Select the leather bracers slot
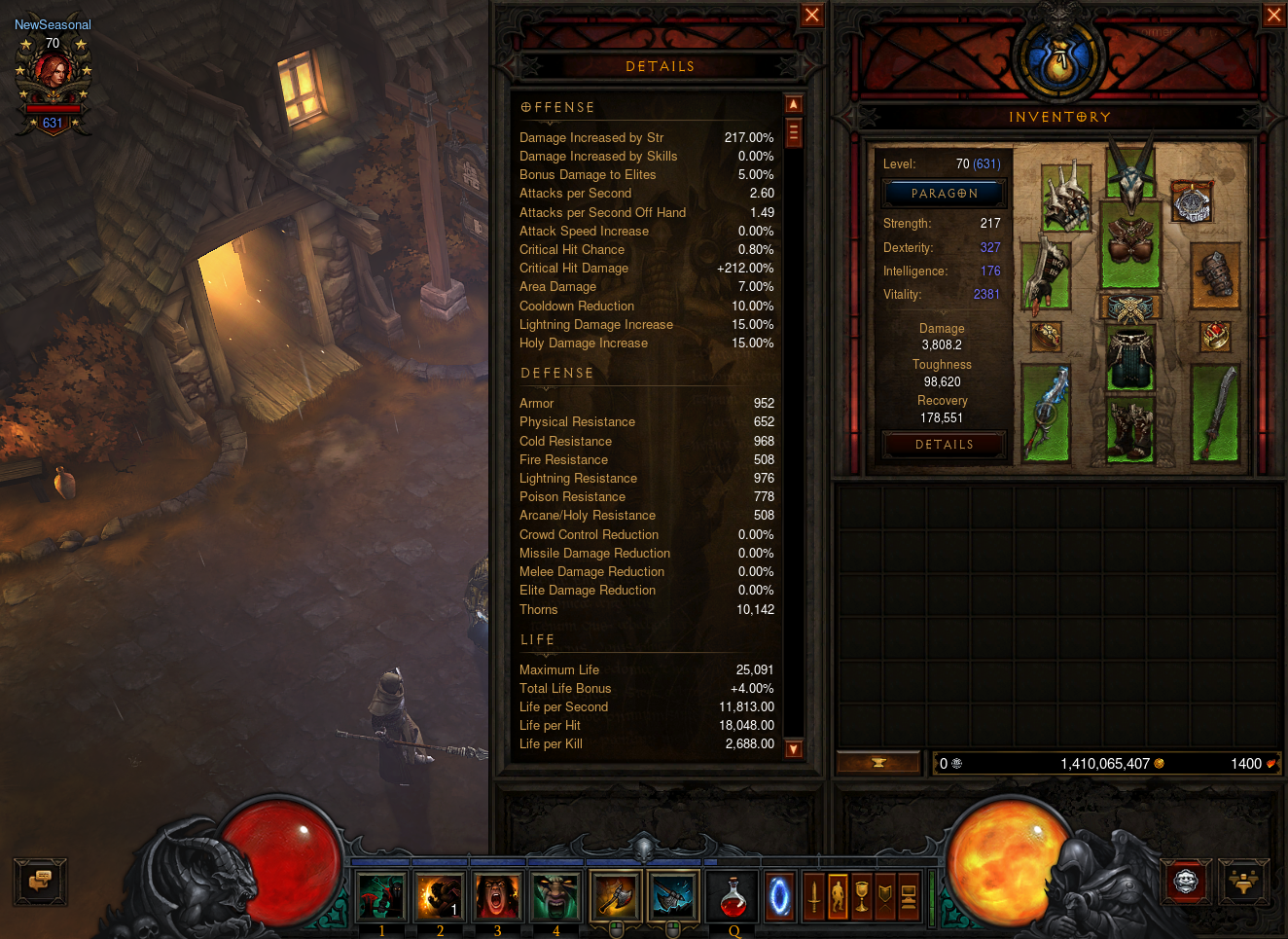Image resolution: width=1288 pixels, height=939 pixels. click(1214, 274)
